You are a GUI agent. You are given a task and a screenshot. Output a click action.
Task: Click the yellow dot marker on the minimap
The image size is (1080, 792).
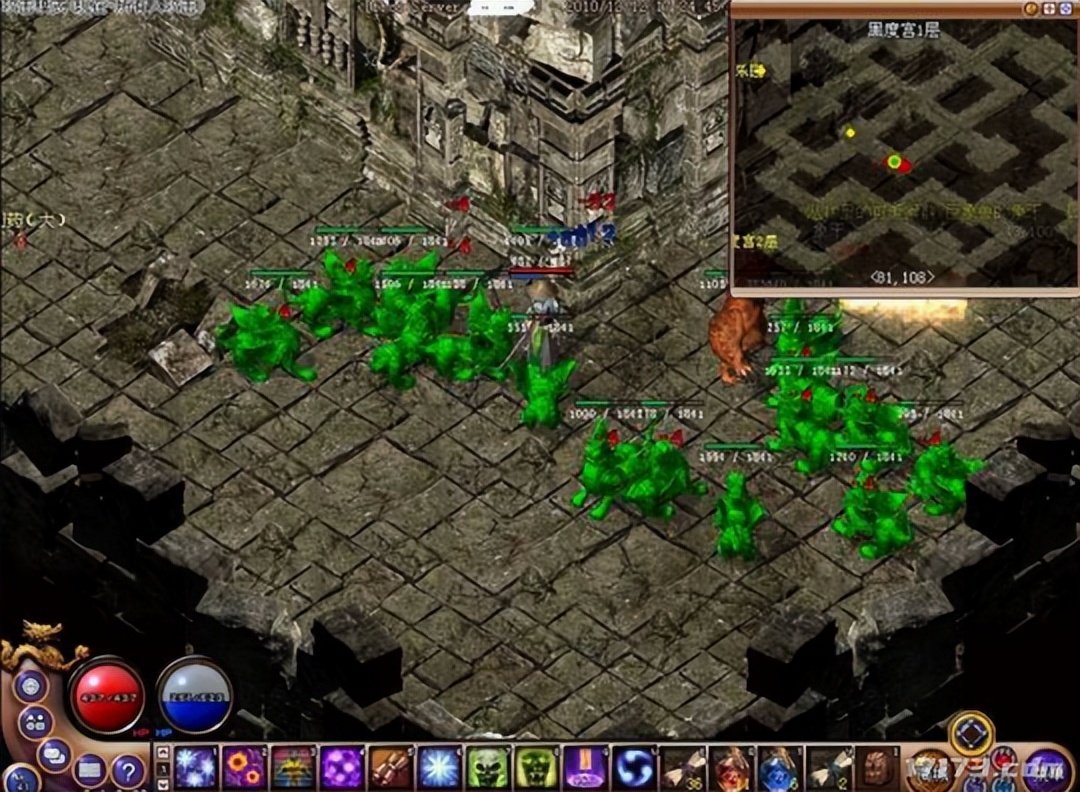click(x=850, y=132)
